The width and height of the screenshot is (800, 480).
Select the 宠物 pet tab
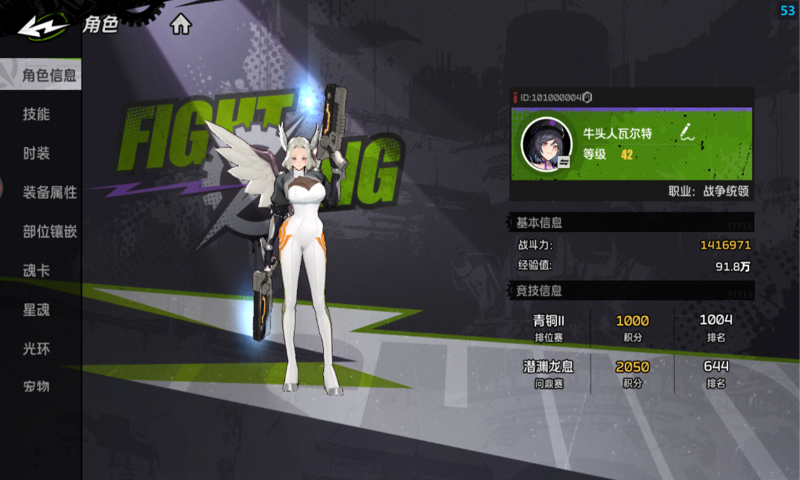36,386
